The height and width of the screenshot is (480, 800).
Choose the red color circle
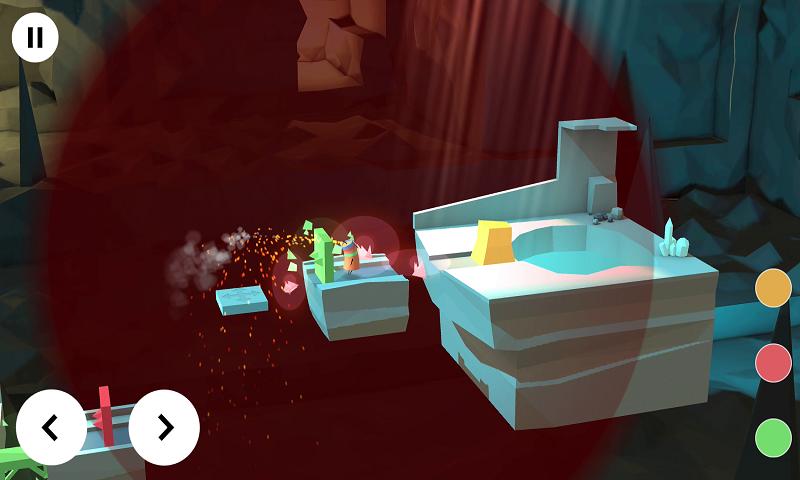coord(773,362)
